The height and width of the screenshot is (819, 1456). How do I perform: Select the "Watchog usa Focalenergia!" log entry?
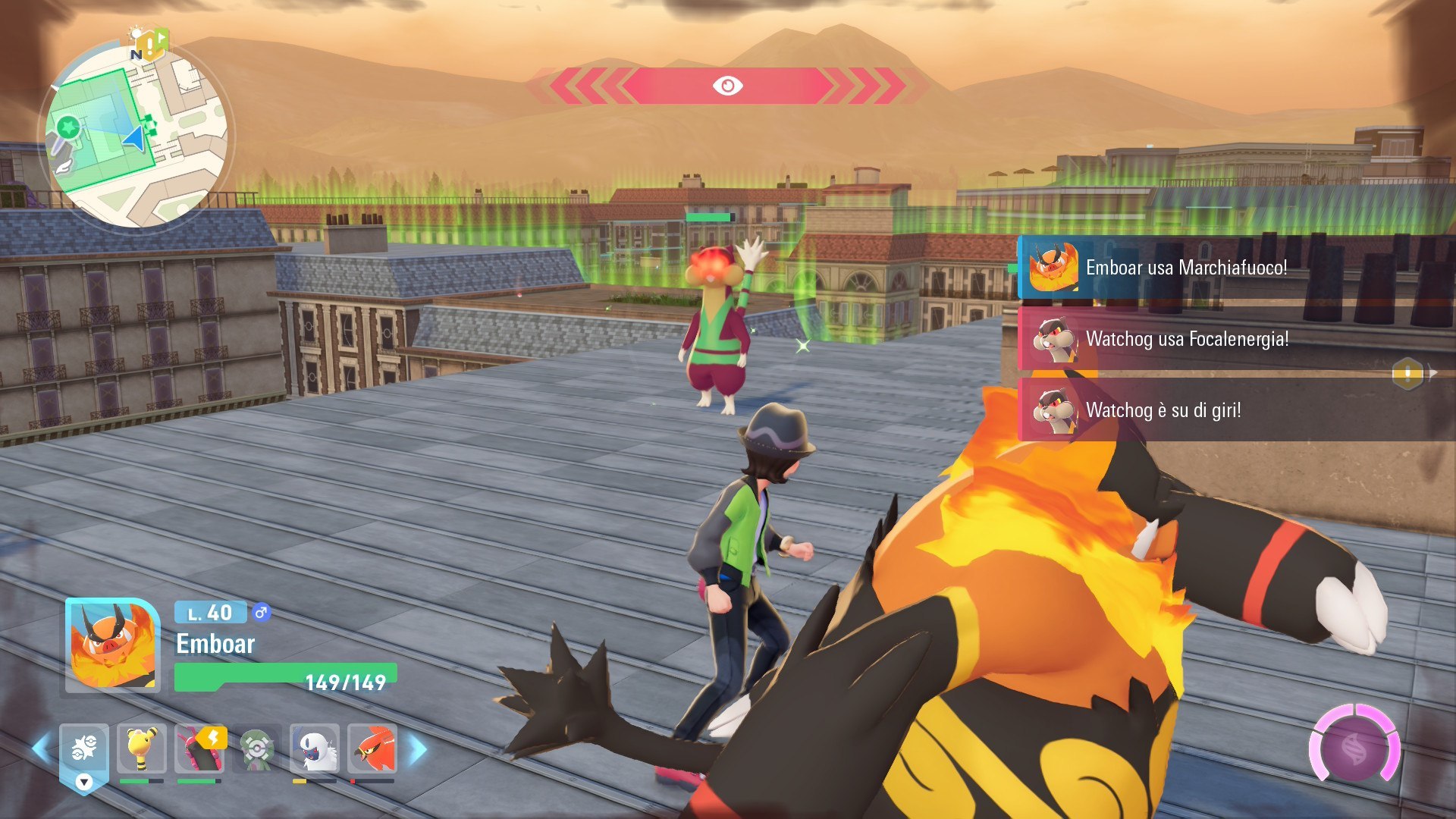(1186, 339)
